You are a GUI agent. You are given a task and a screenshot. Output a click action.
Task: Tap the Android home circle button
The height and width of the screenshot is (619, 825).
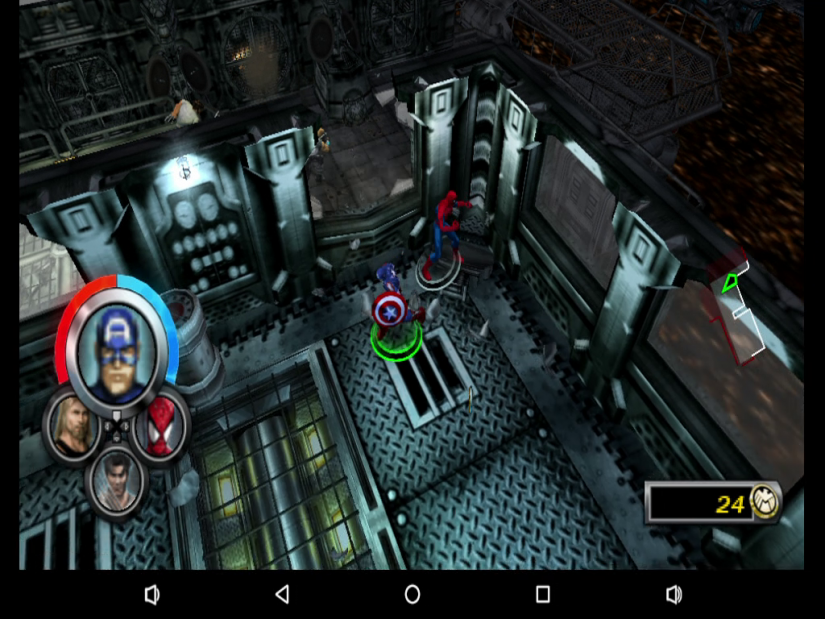412,595
